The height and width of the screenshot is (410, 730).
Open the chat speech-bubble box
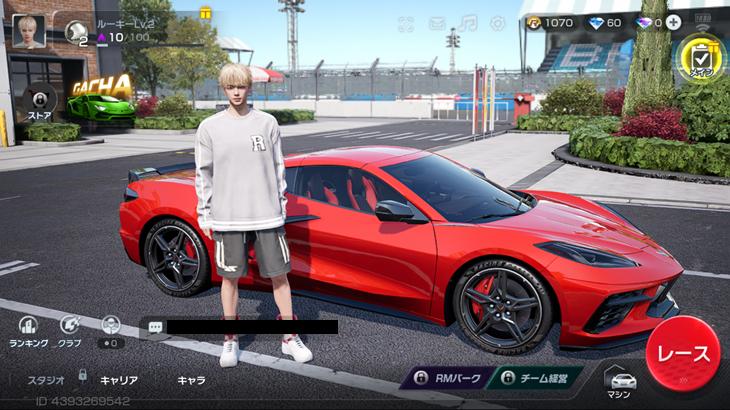[x=156, y=326]
